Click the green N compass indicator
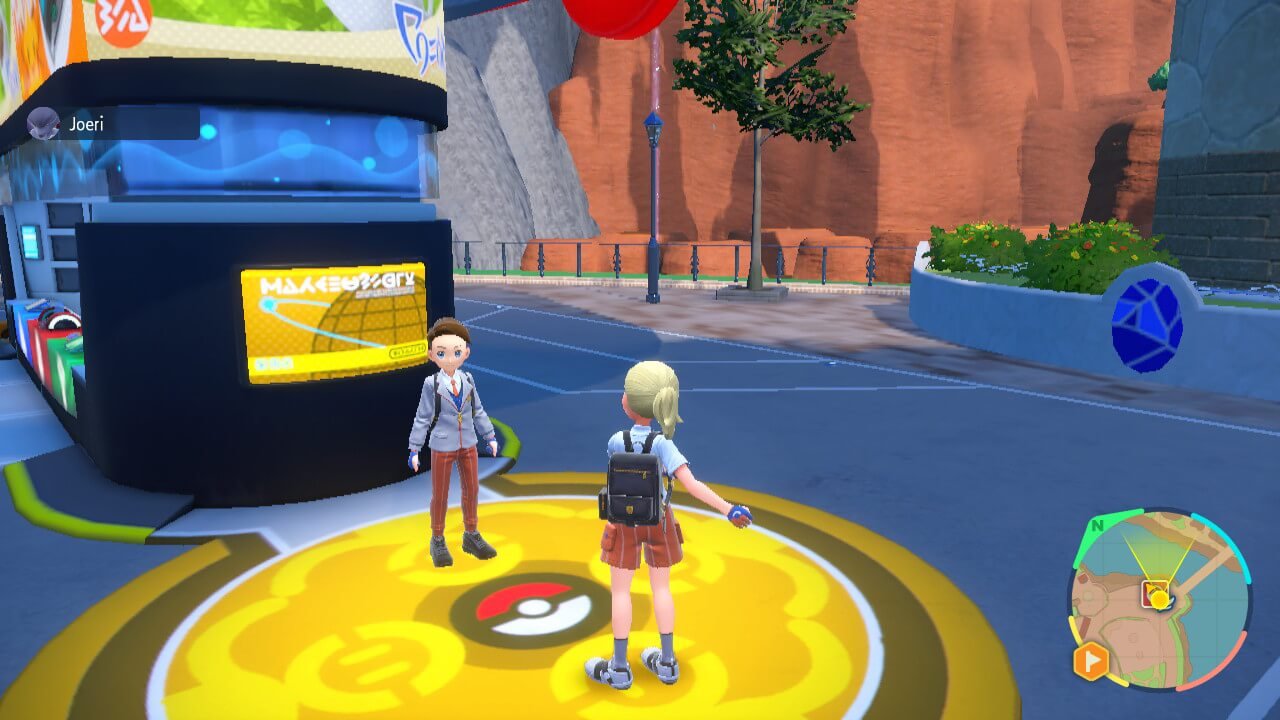 coord(1098,526)
